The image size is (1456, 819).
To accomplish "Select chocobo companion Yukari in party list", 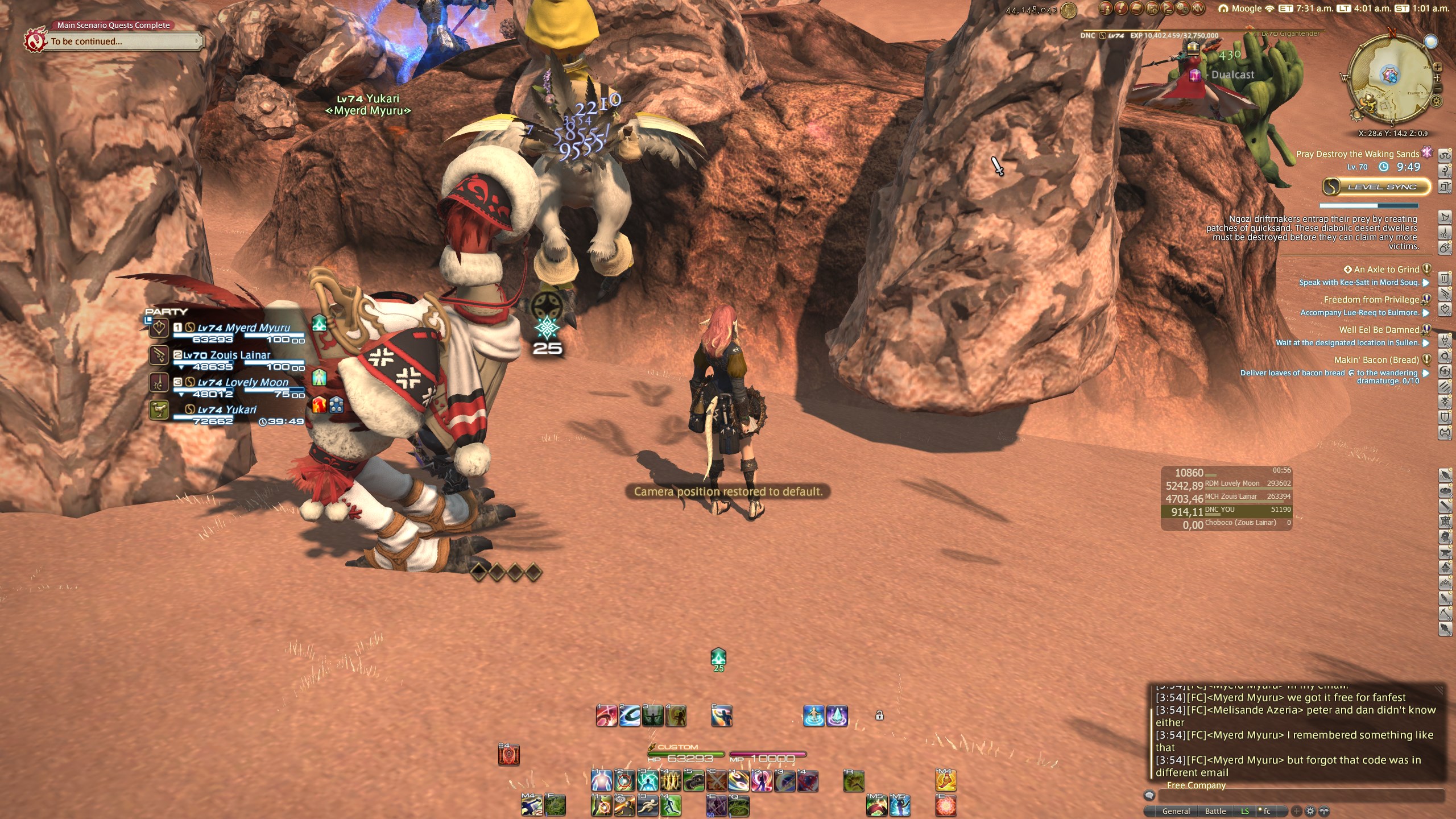I will [x=226, y=409].
